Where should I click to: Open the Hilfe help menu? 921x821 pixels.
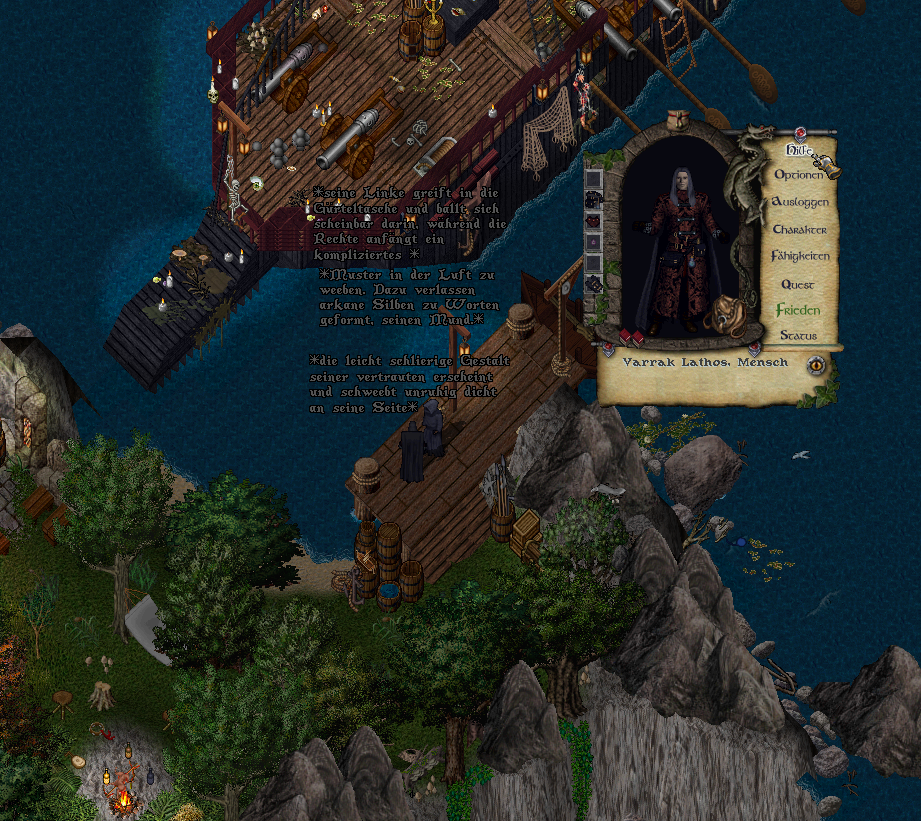tap(796, 150)
